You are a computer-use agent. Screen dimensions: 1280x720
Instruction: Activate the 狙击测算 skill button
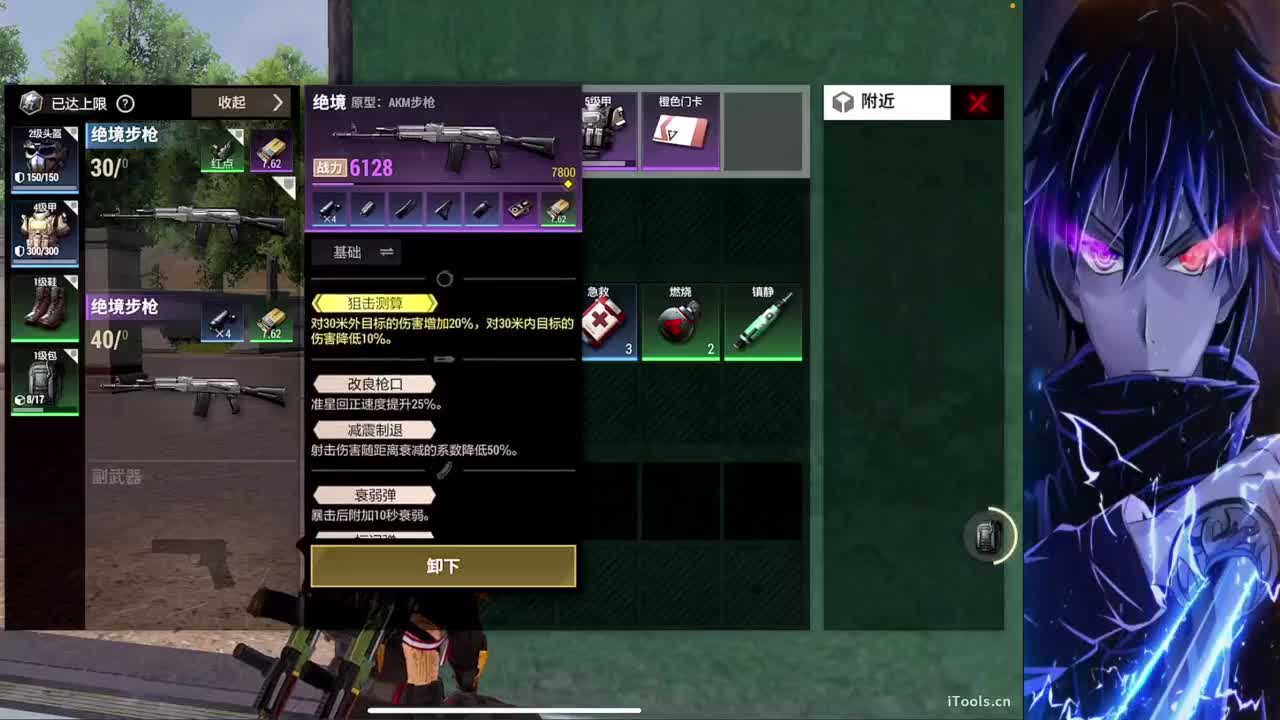click(x=375, y=303)
